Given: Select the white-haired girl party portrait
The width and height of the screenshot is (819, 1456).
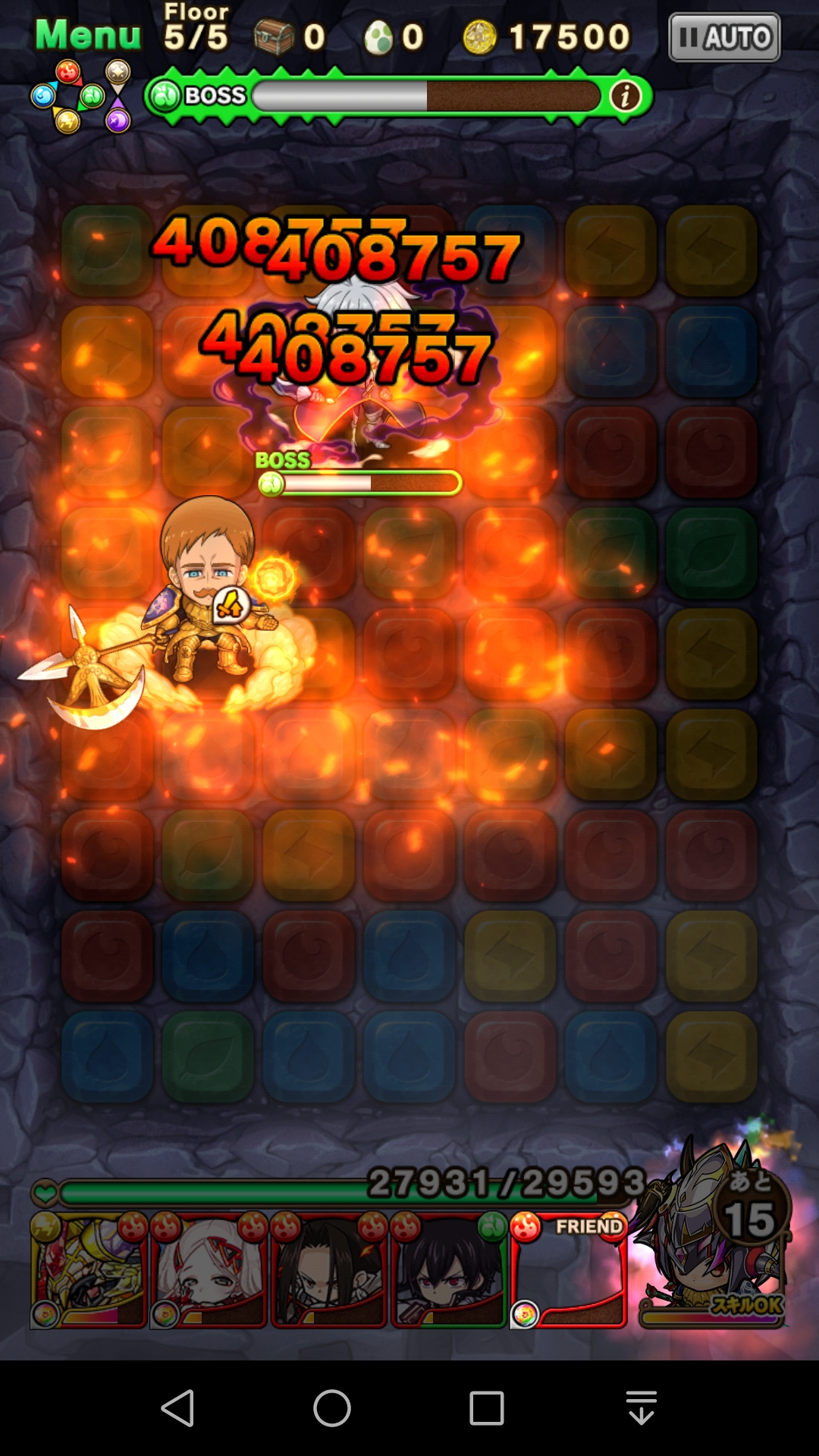Looking at the screenshot, I should (209, 1269).
